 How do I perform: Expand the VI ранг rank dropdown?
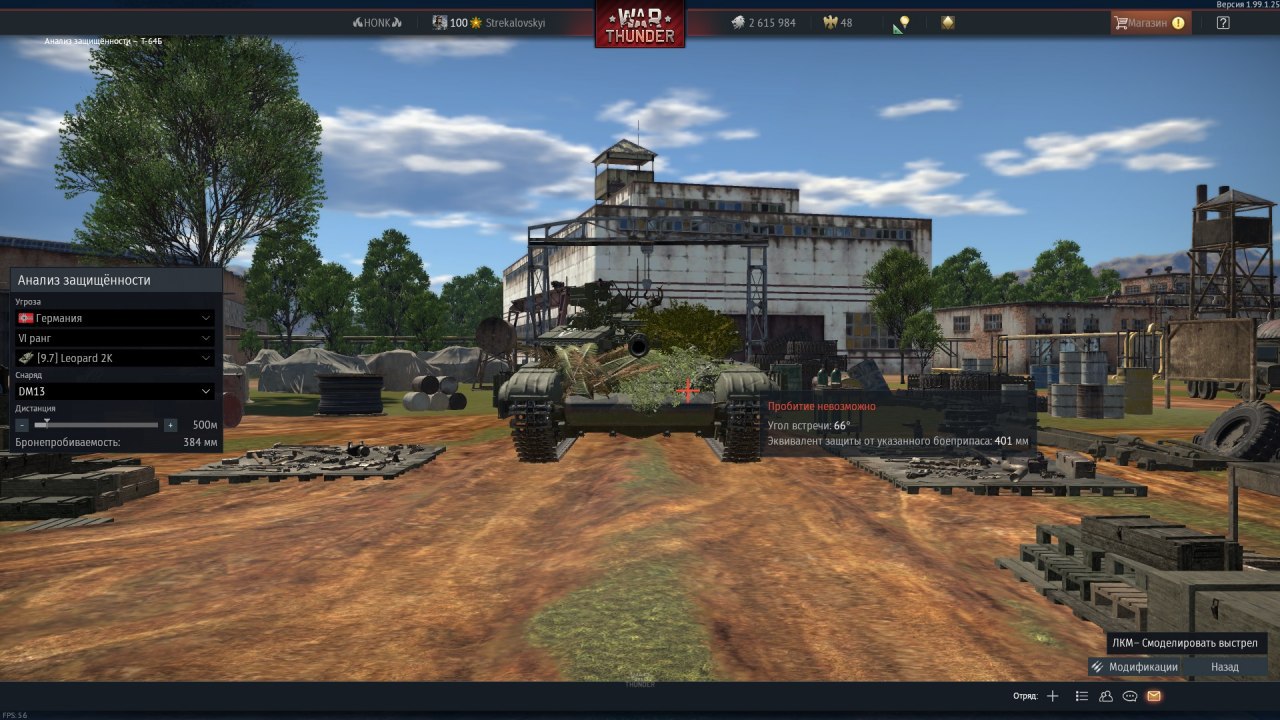(x=115, y=338)
